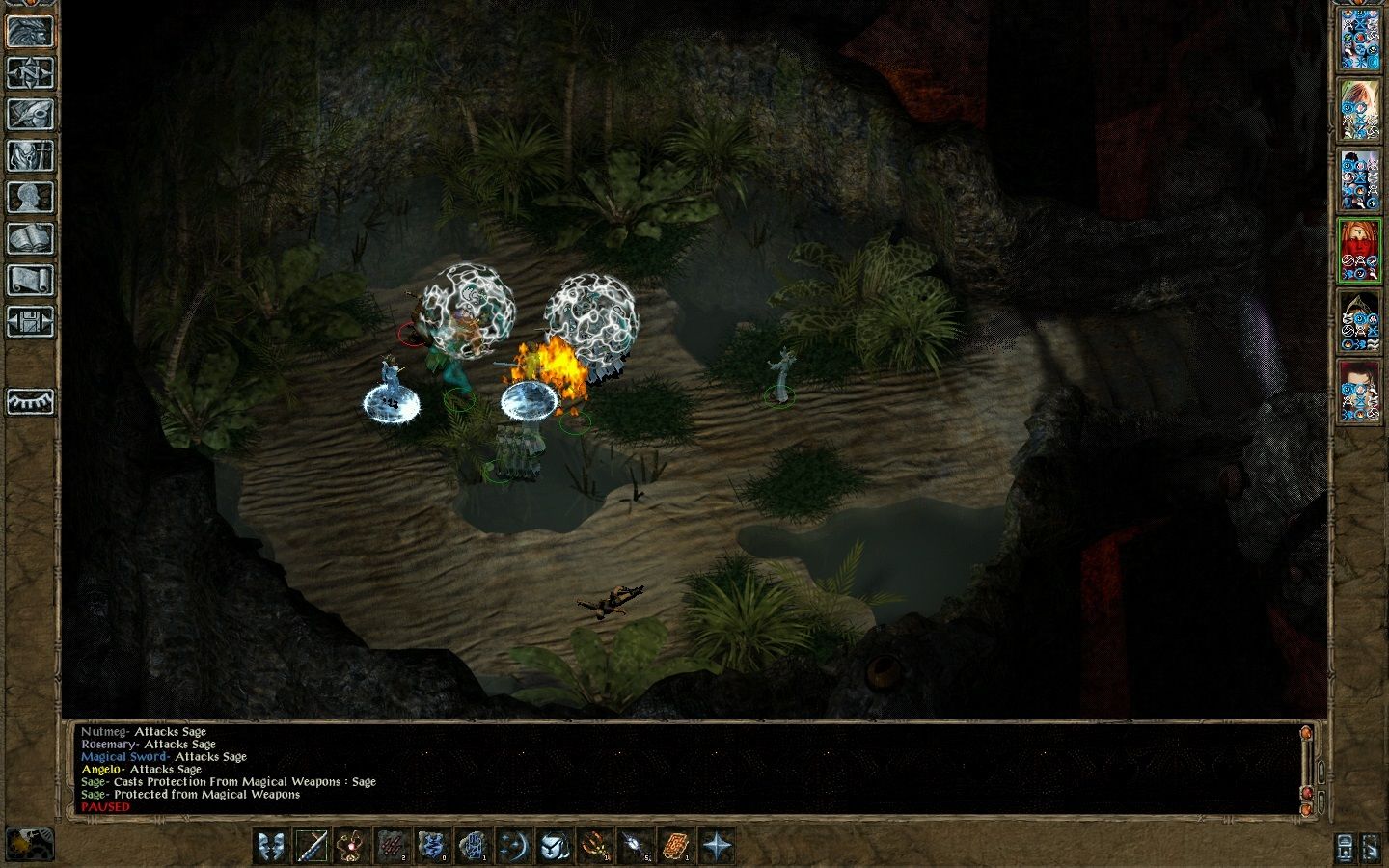1389x868 pixels.
Task: Choose the hooded character portrait
Action: (1359, 322)
